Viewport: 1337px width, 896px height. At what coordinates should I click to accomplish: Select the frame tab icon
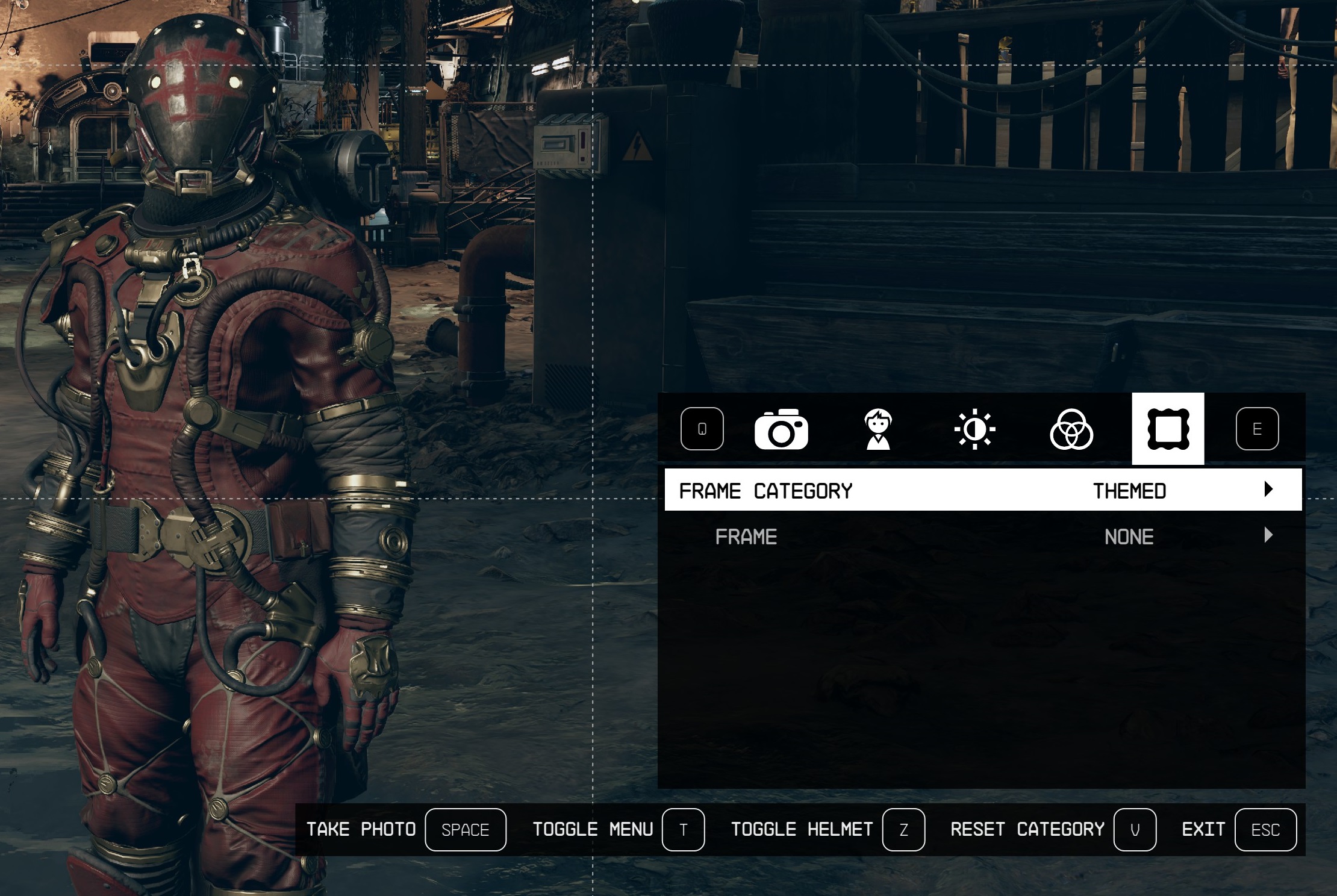[1168, 429]
